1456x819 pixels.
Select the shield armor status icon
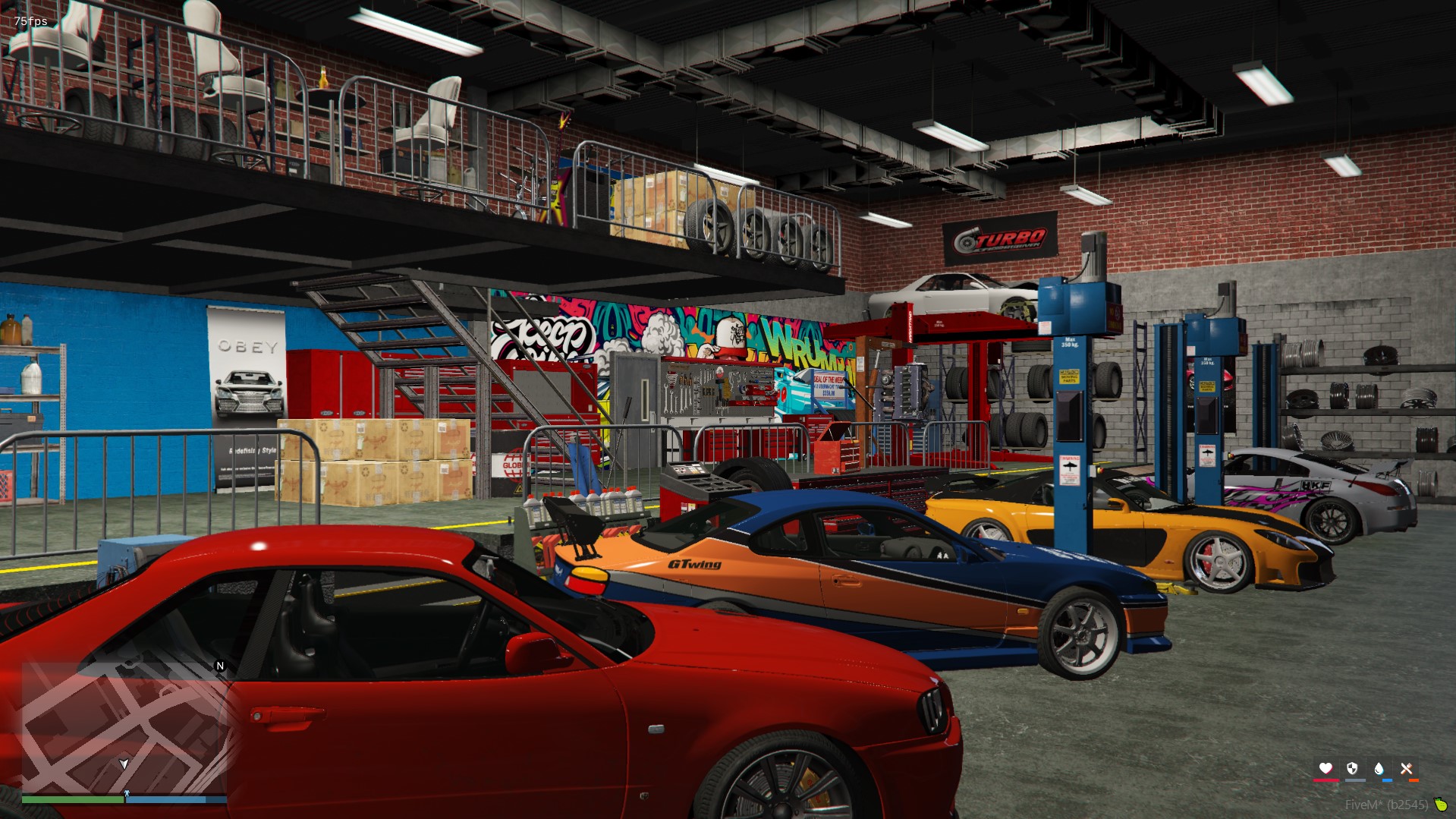(1352, 768)
